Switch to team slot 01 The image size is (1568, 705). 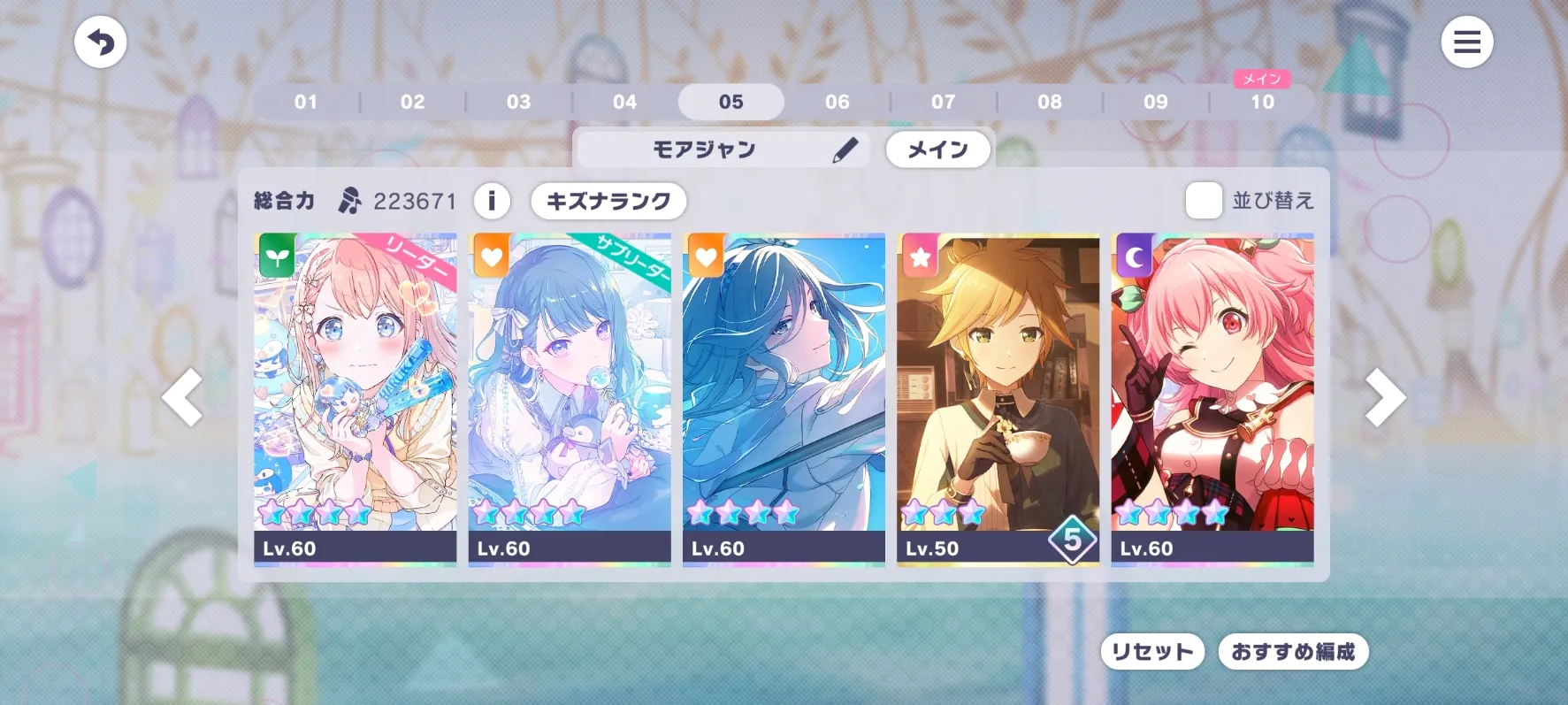[306, 102]
